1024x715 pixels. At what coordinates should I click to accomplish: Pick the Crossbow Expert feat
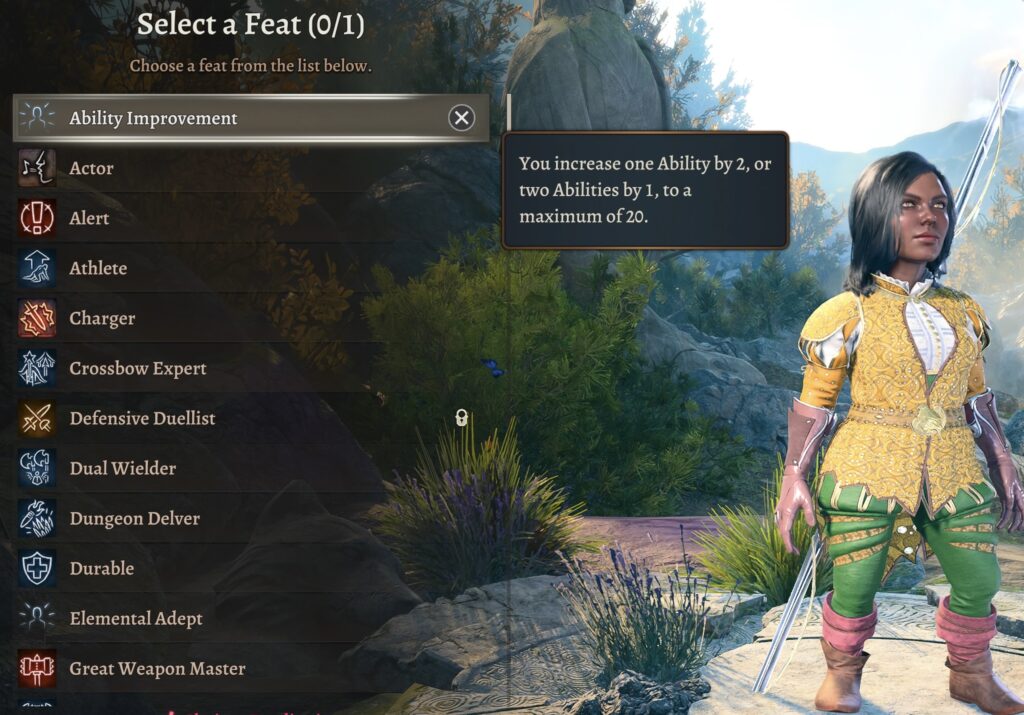pos(138,368)
